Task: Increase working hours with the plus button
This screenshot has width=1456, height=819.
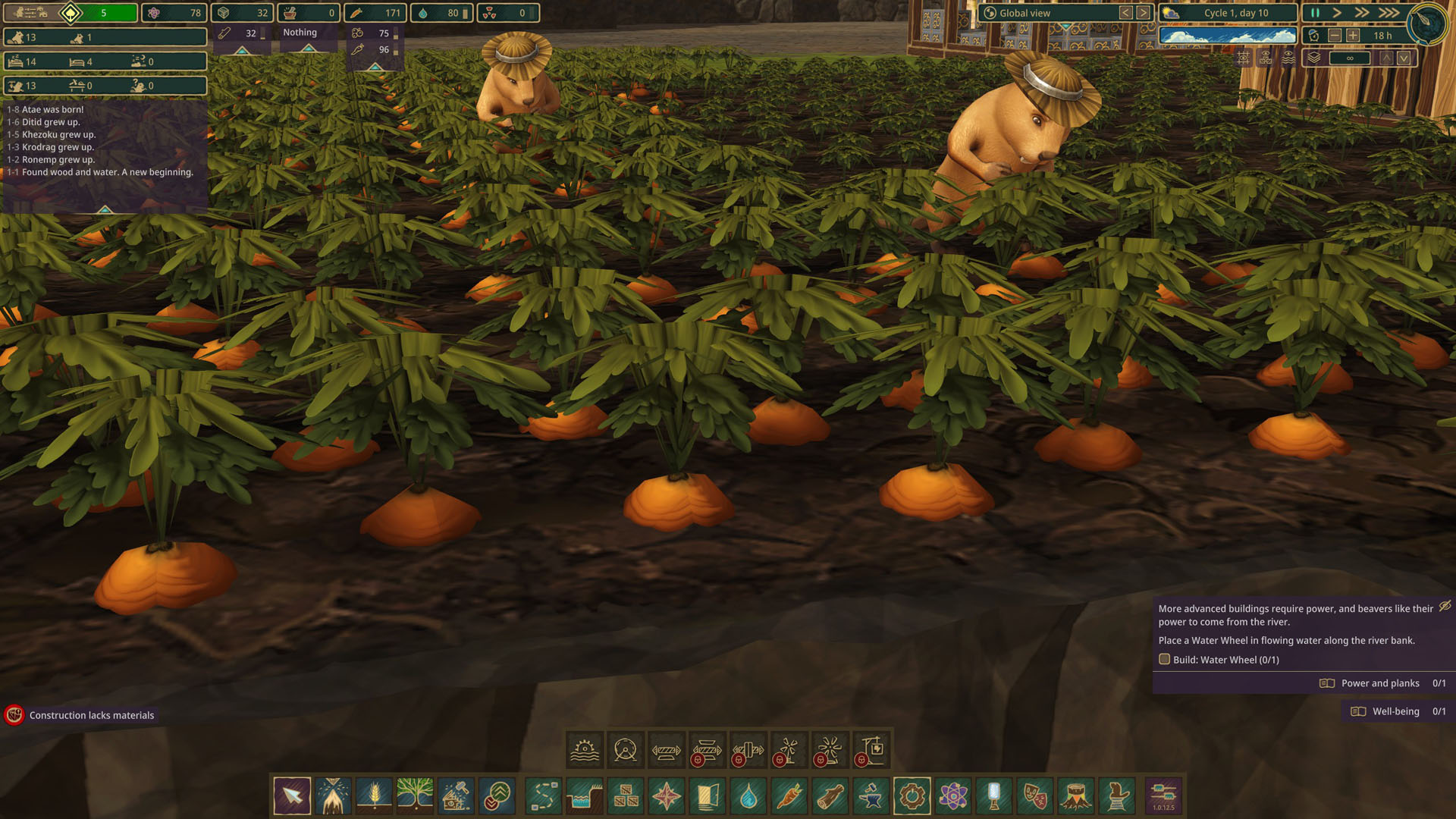Action: (1353, 36)
